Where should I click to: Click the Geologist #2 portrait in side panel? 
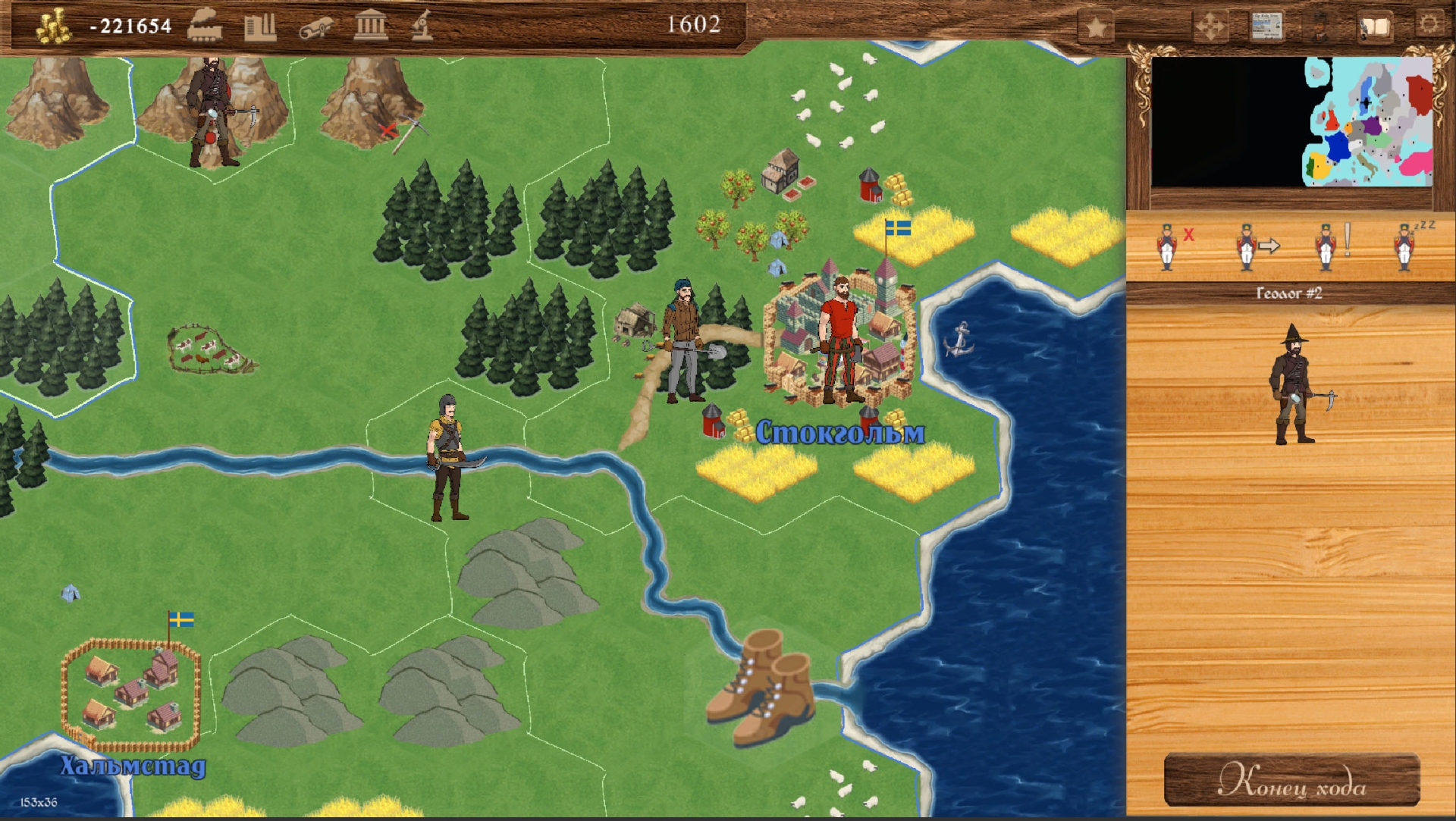click(1295, 385)
